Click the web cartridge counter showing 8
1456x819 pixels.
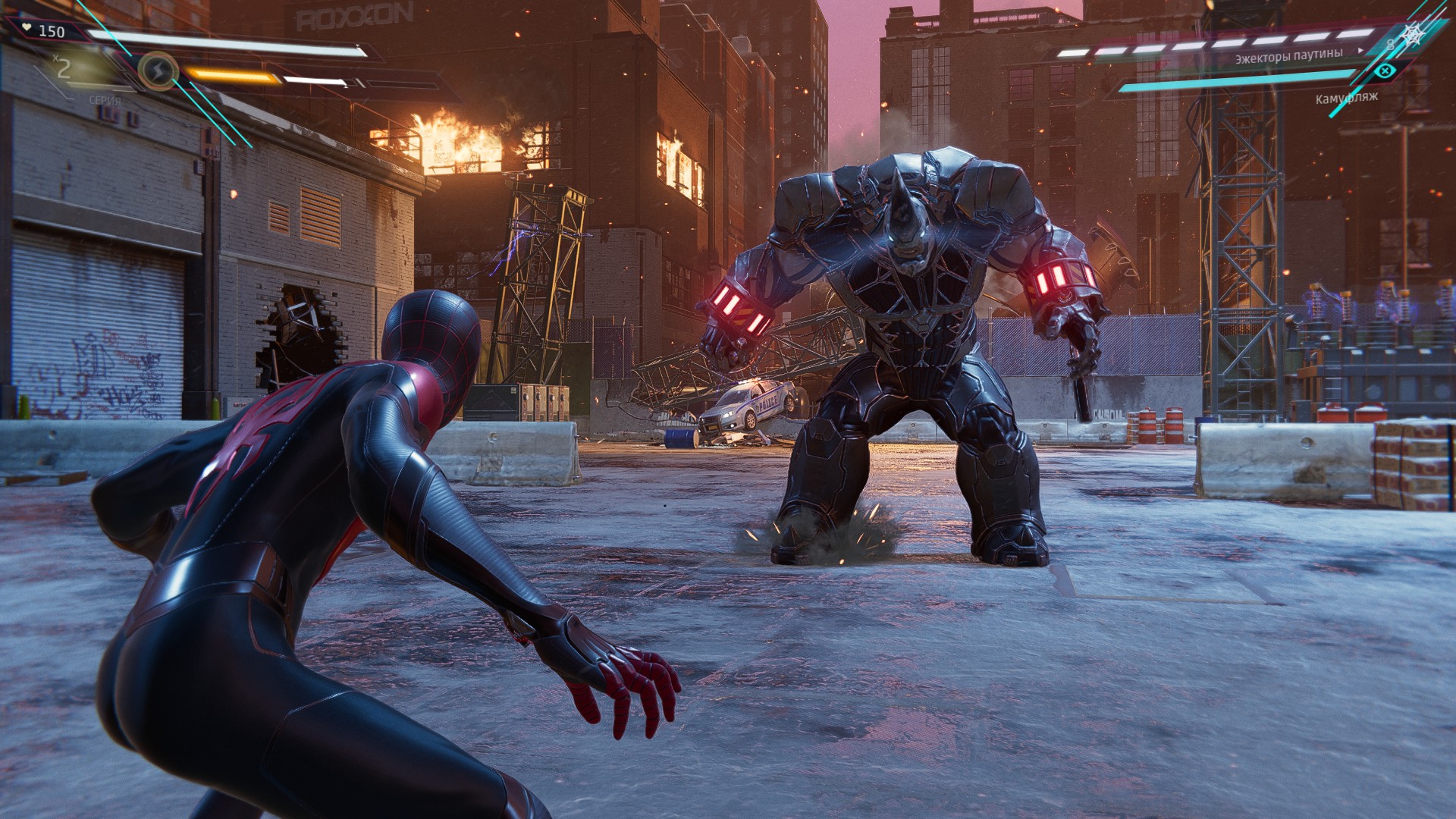click(x=1392, y=45)
